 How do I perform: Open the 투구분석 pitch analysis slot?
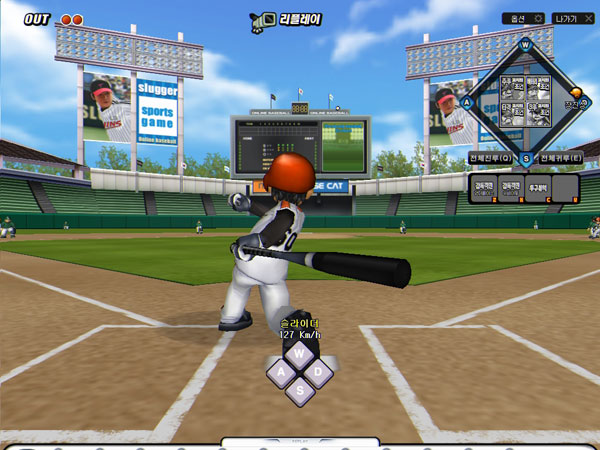click(539, 187)
